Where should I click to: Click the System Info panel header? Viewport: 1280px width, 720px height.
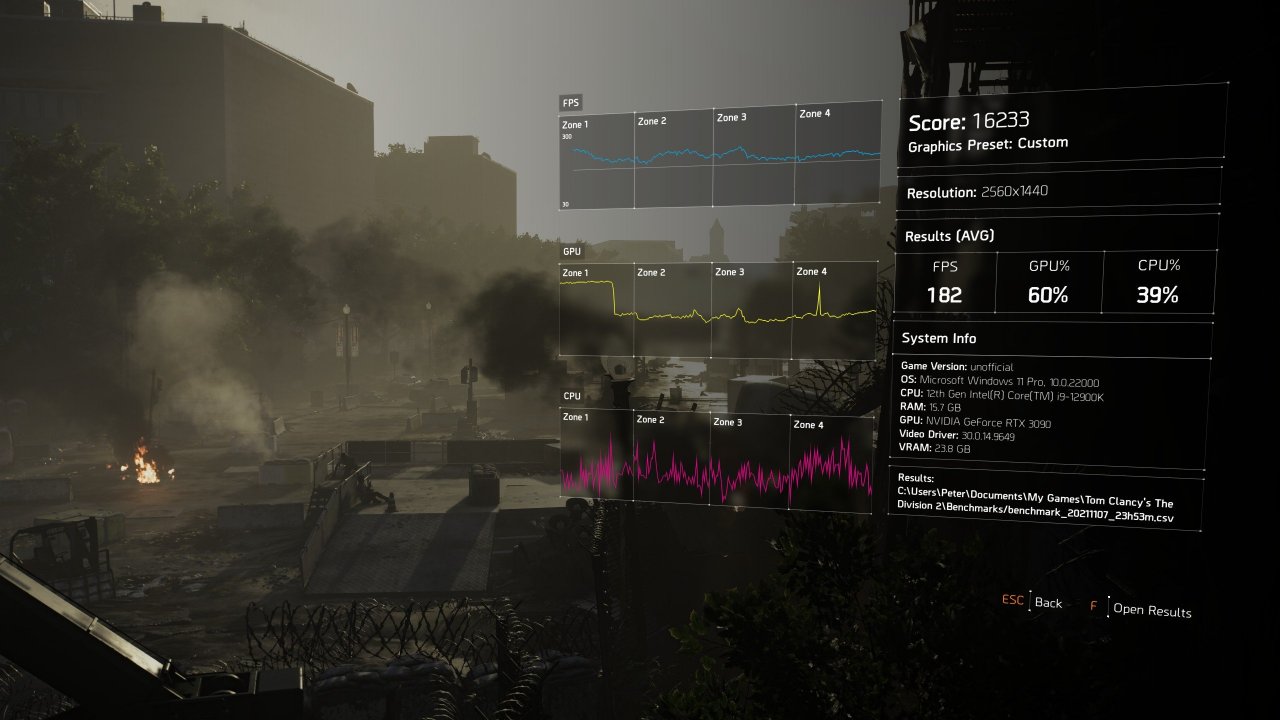click(x=938, y=338)
